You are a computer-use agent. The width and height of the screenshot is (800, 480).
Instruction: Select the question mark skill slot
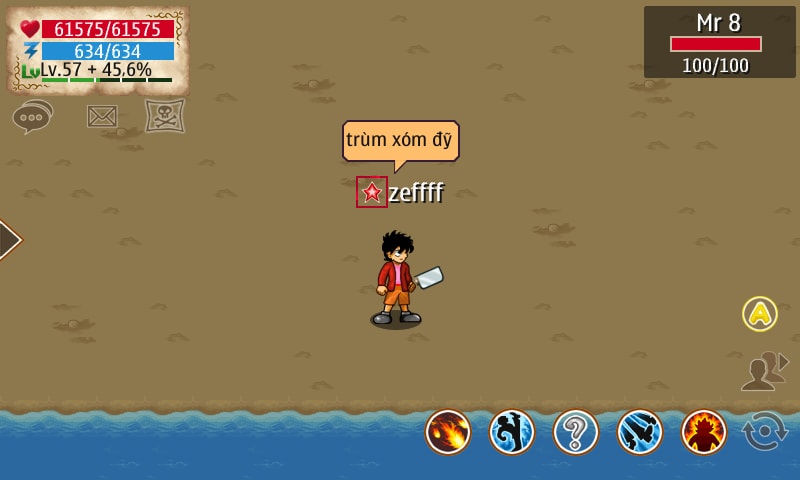click(576, 432)
